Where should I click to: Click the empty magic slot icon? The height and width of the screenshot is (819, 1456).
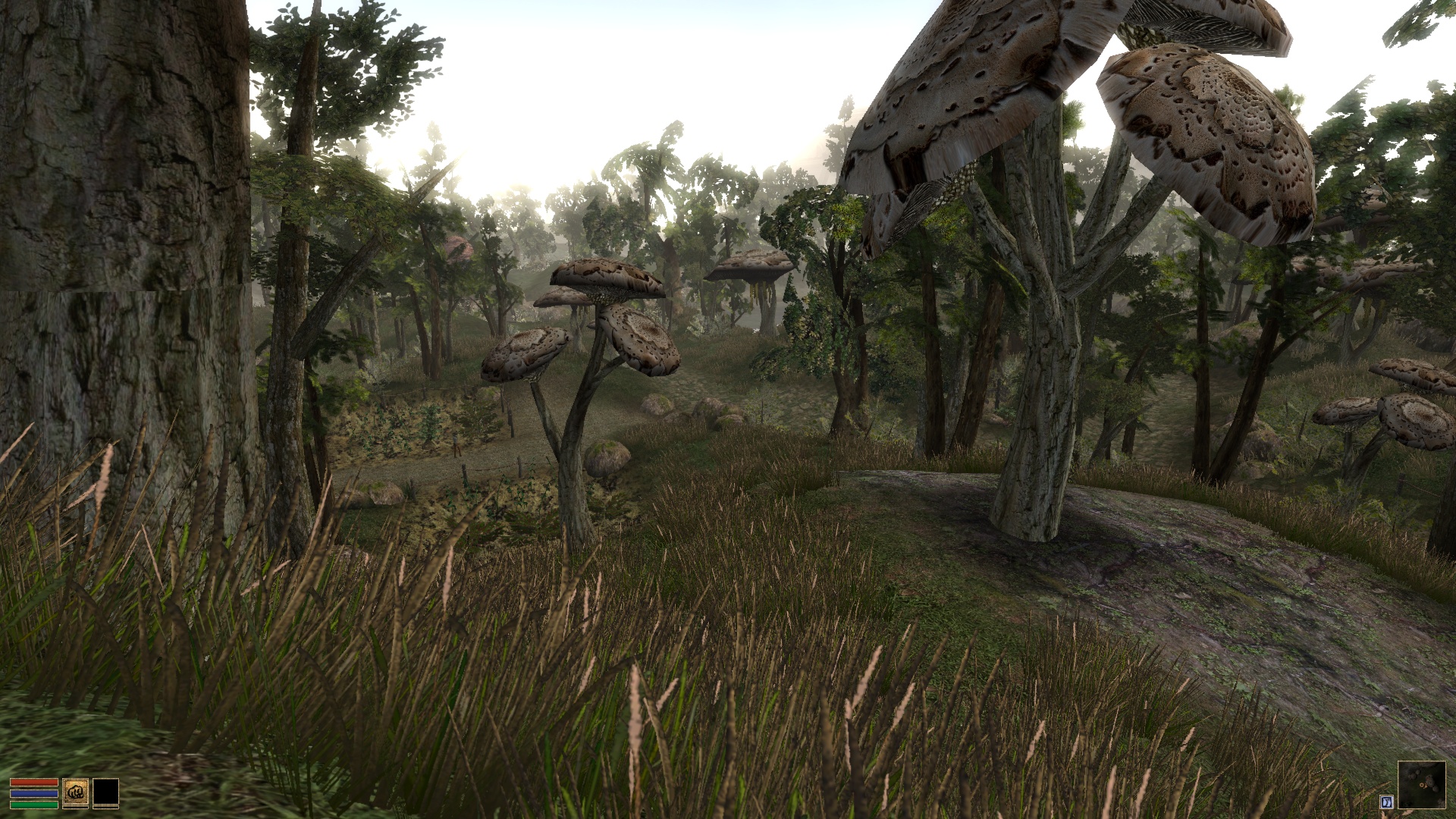[106, 792]
